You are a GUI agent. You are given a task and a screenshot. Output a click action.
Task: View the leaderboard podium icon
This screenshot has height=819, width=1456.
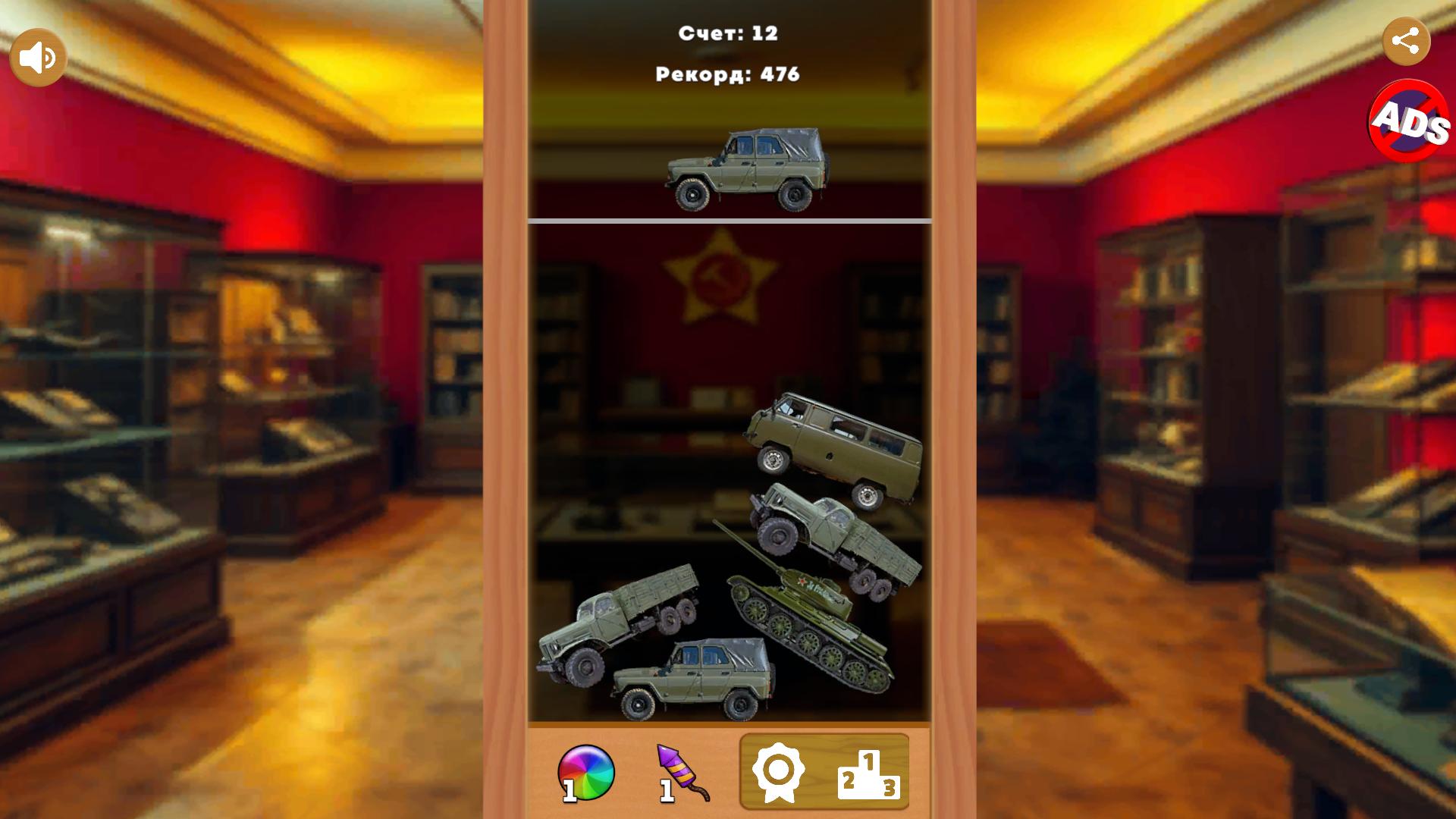[x=871, y=773]
